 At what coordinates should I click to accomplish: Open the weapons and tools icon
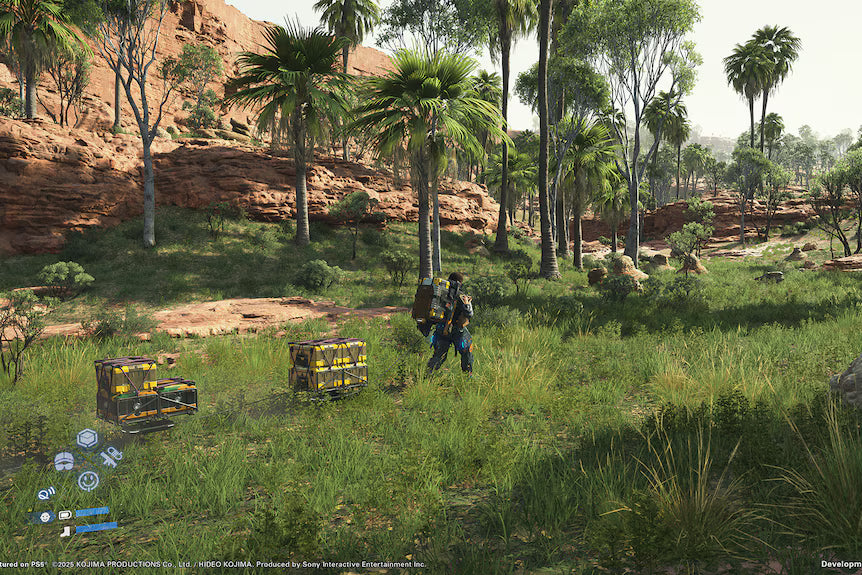110,457
